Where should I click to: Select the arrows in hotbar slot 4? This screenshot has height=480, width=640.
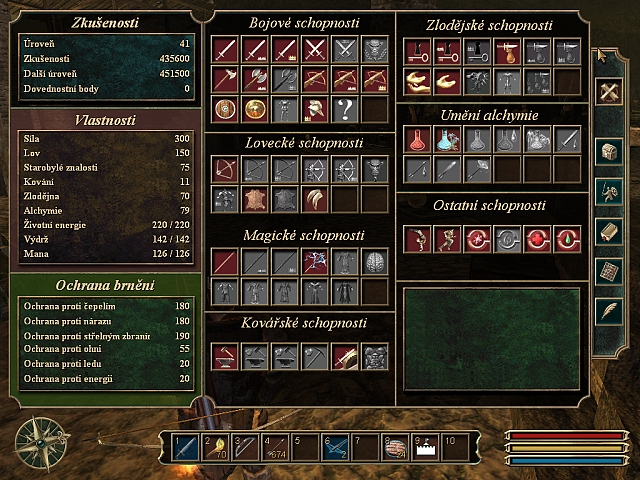(x=275, y=447)
